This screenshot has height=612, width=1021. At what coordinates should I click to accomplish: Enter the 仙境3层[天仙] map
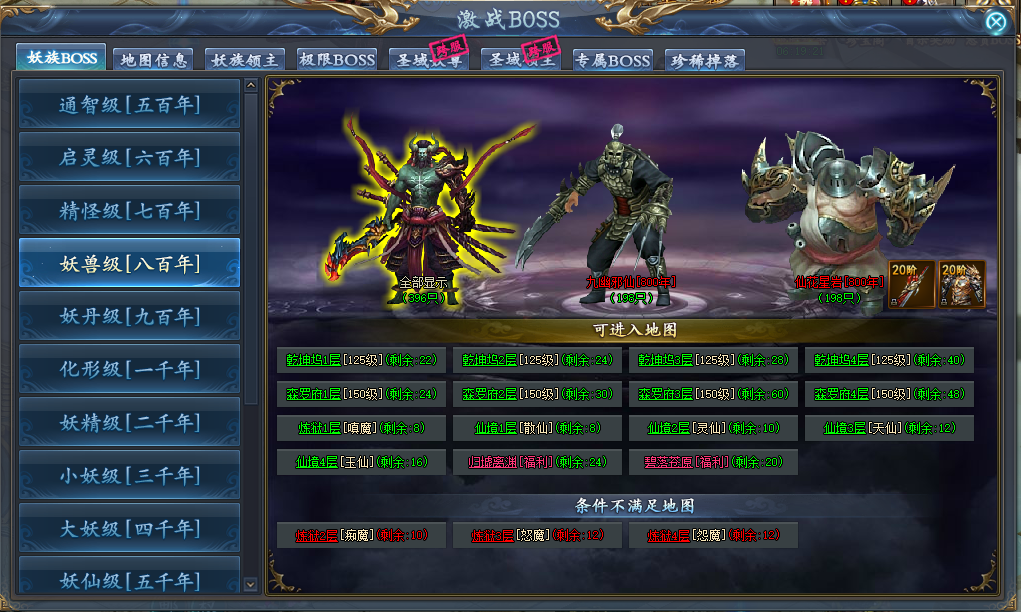click(889, 428)
